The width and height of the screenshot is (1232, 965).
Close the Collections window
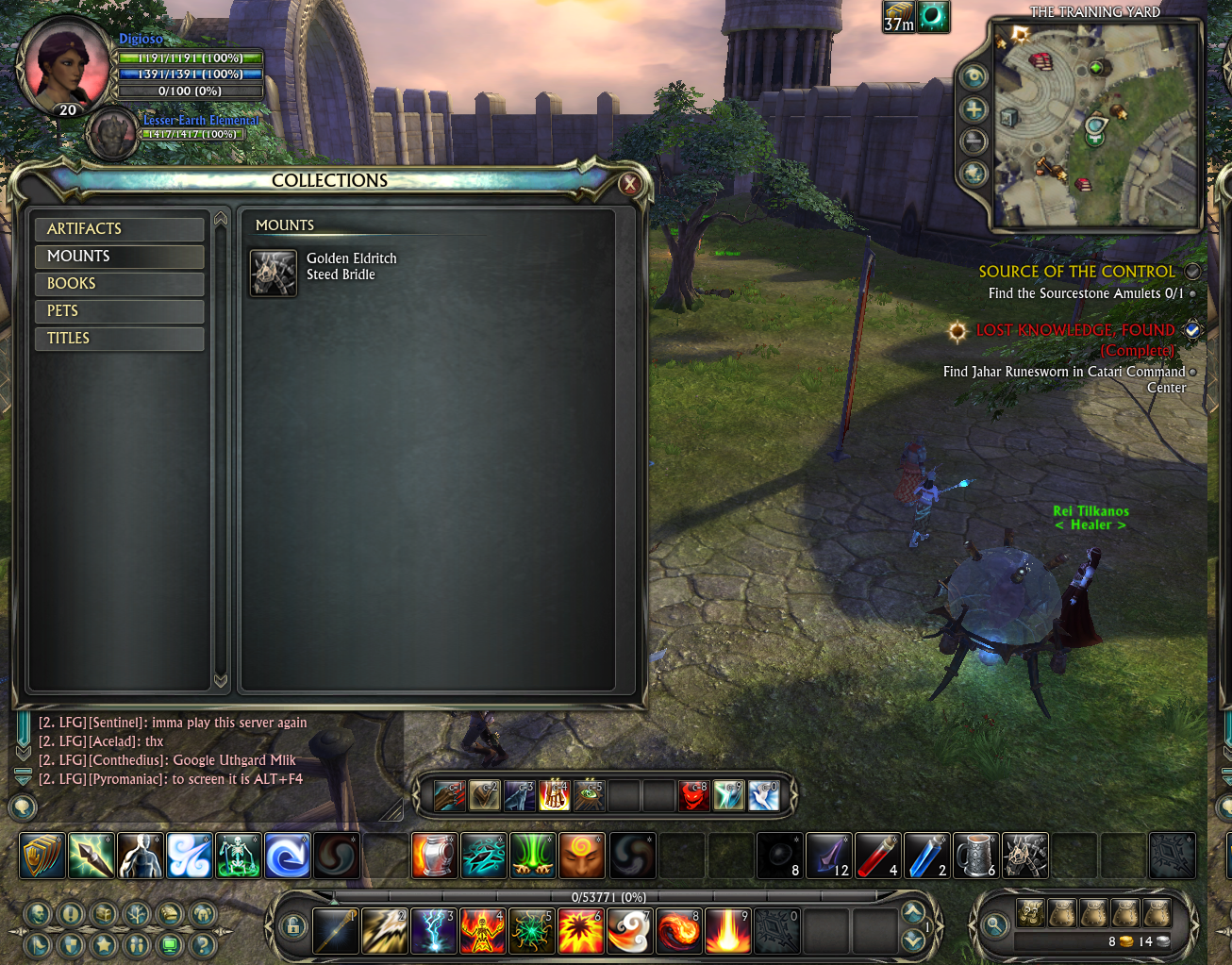point(630,184)
